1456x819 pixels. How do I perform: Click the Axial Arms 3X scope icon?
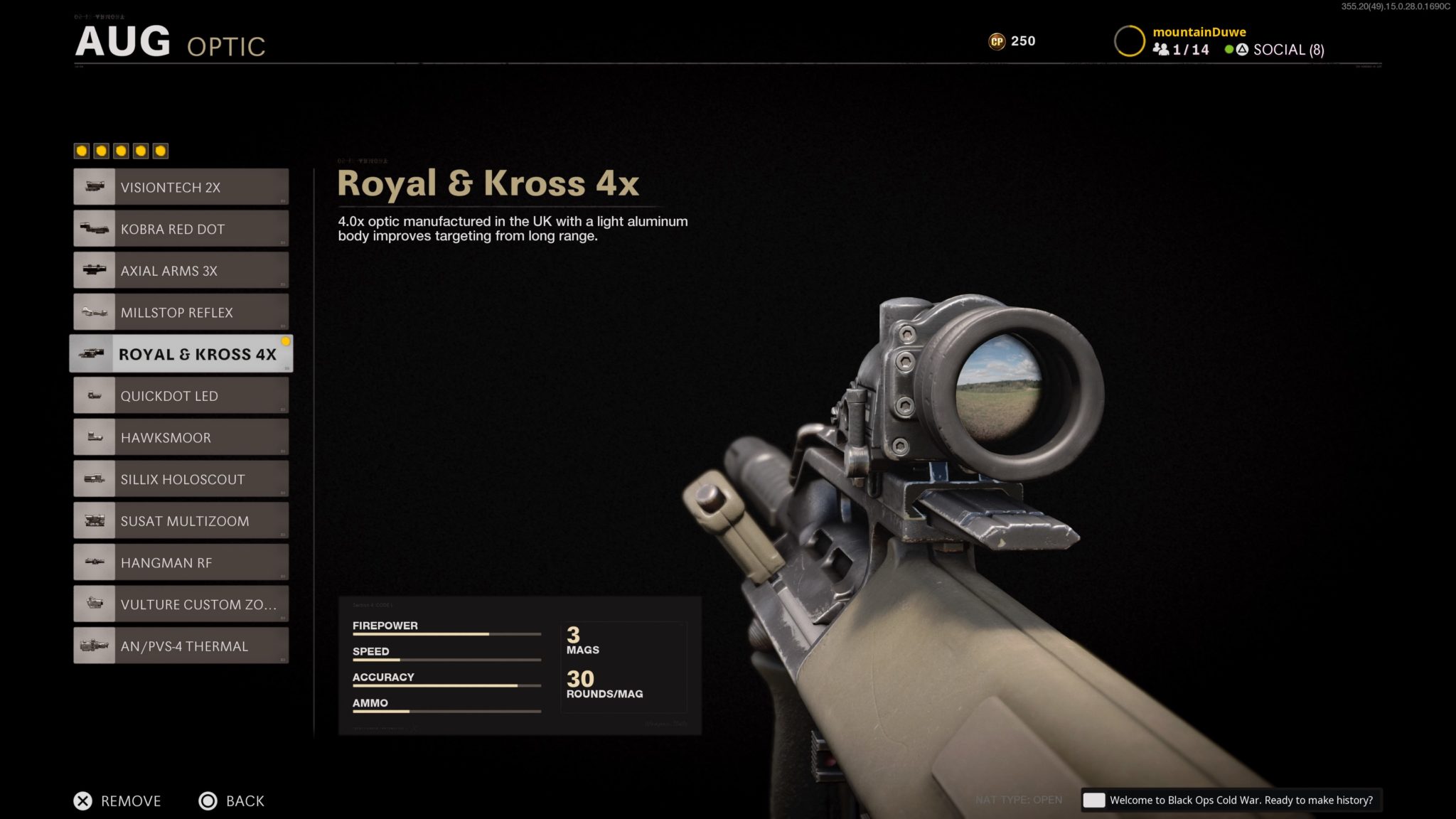point(93,270)
